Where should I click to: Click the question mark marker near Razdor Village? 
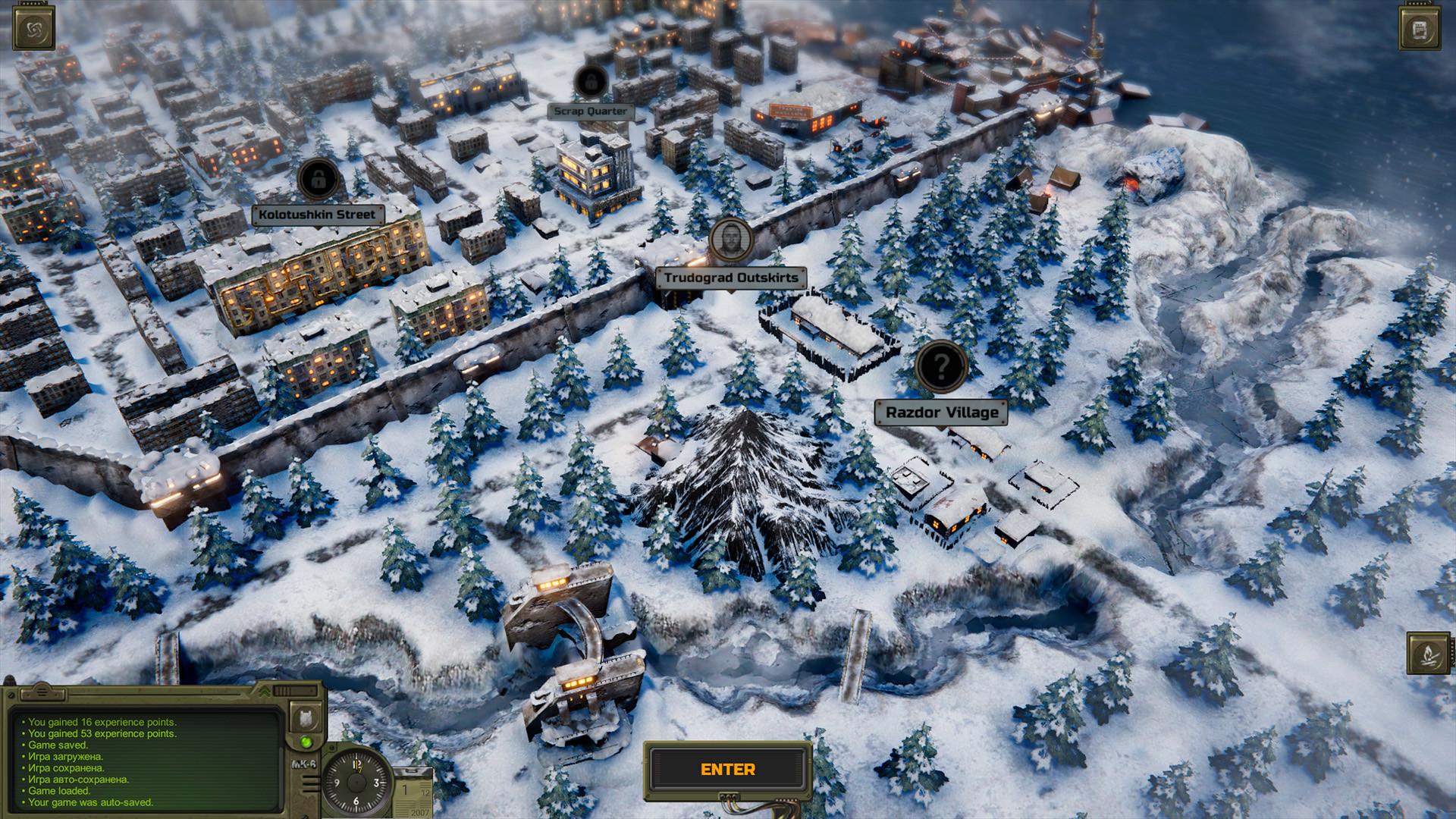point(940,366)
